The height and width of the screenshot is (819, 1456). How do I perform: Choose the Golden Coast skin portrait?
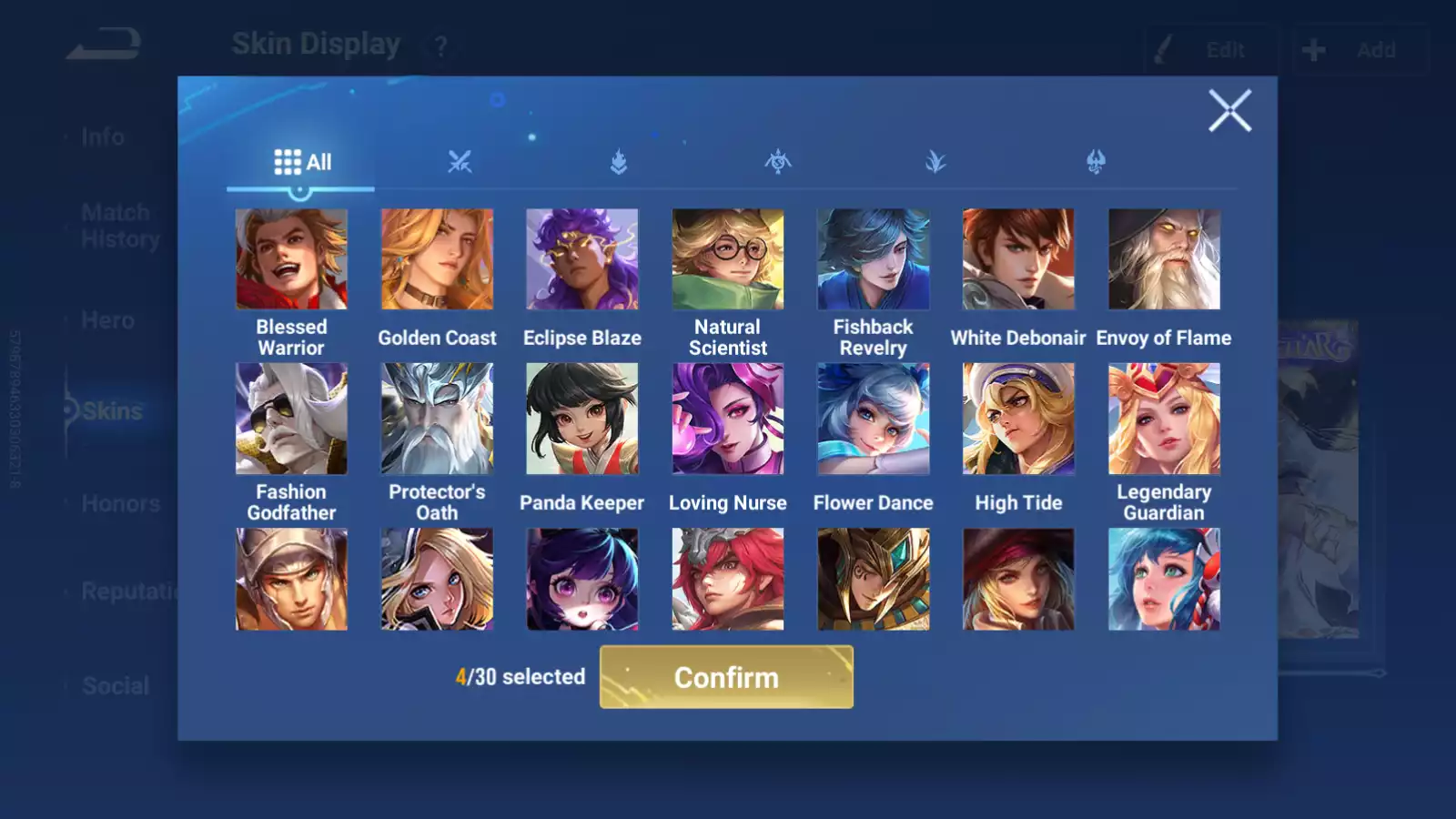pos(437,259)
